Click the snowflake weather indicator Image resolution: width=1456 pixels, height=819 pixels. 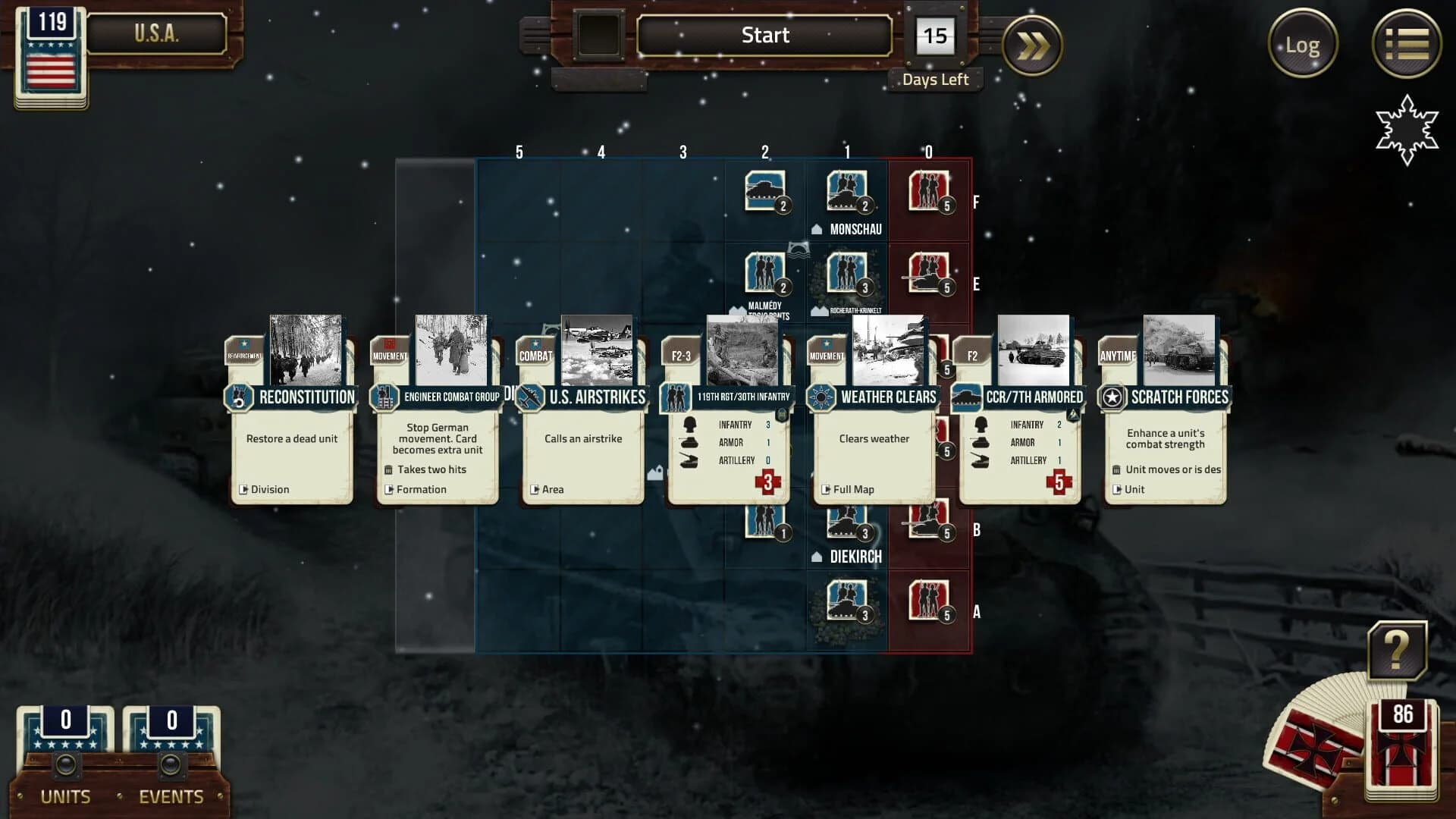1408,130
